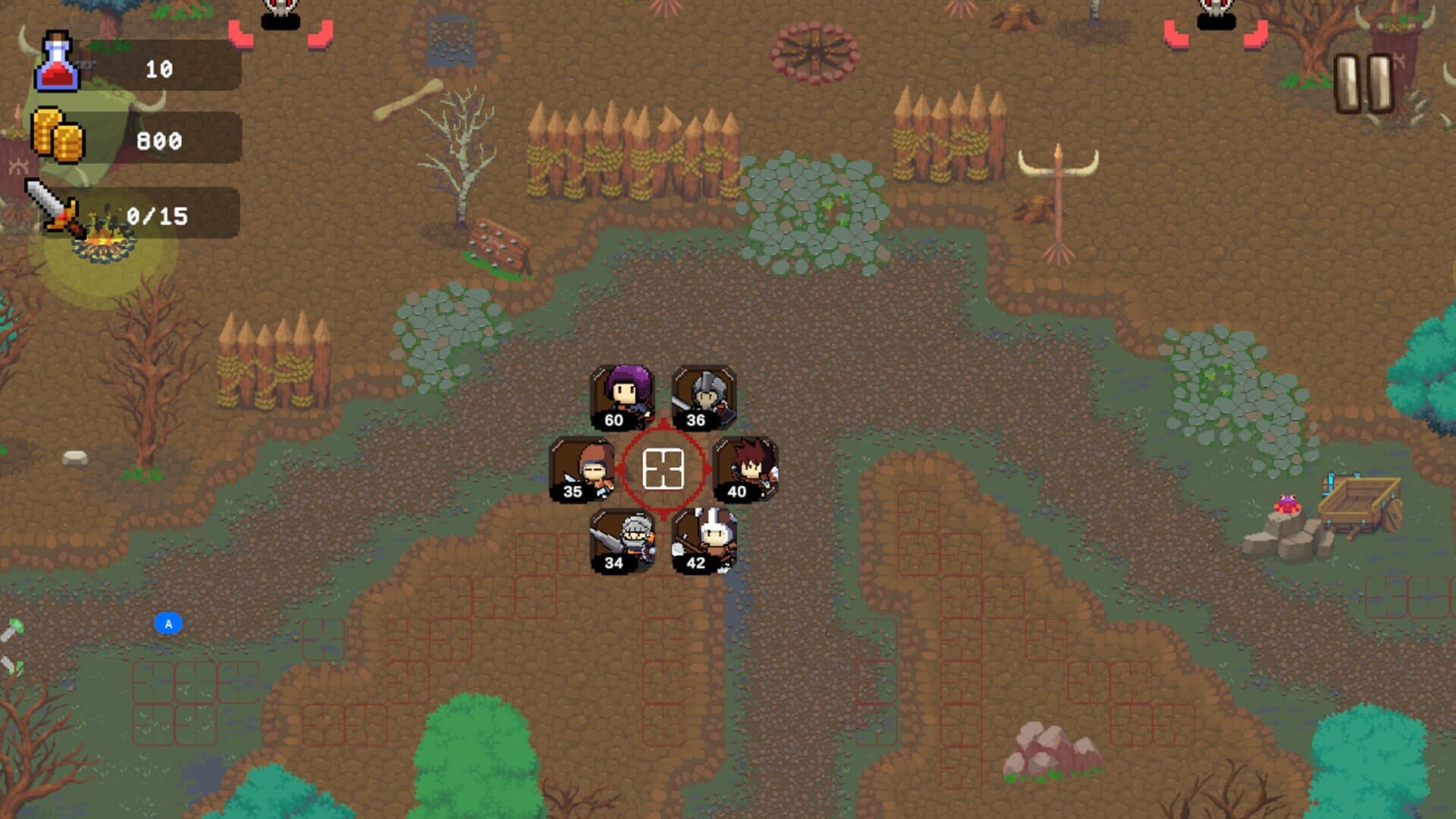1456x819 pixels.
Task: Select the armored knight portrait showing 36 health
Action: tap(704, 397)
